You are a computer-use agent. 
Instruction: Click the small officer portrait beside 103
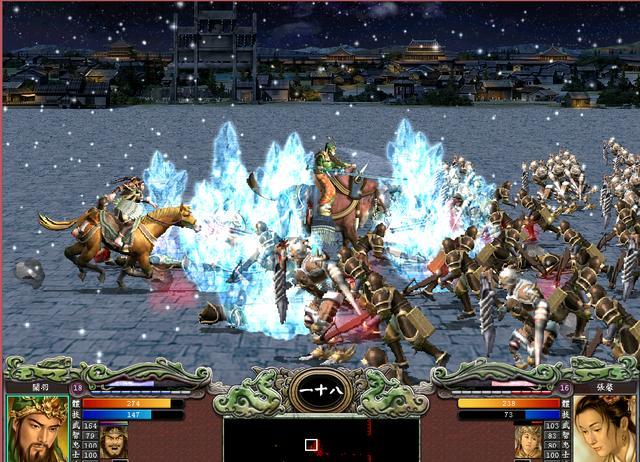527,440
